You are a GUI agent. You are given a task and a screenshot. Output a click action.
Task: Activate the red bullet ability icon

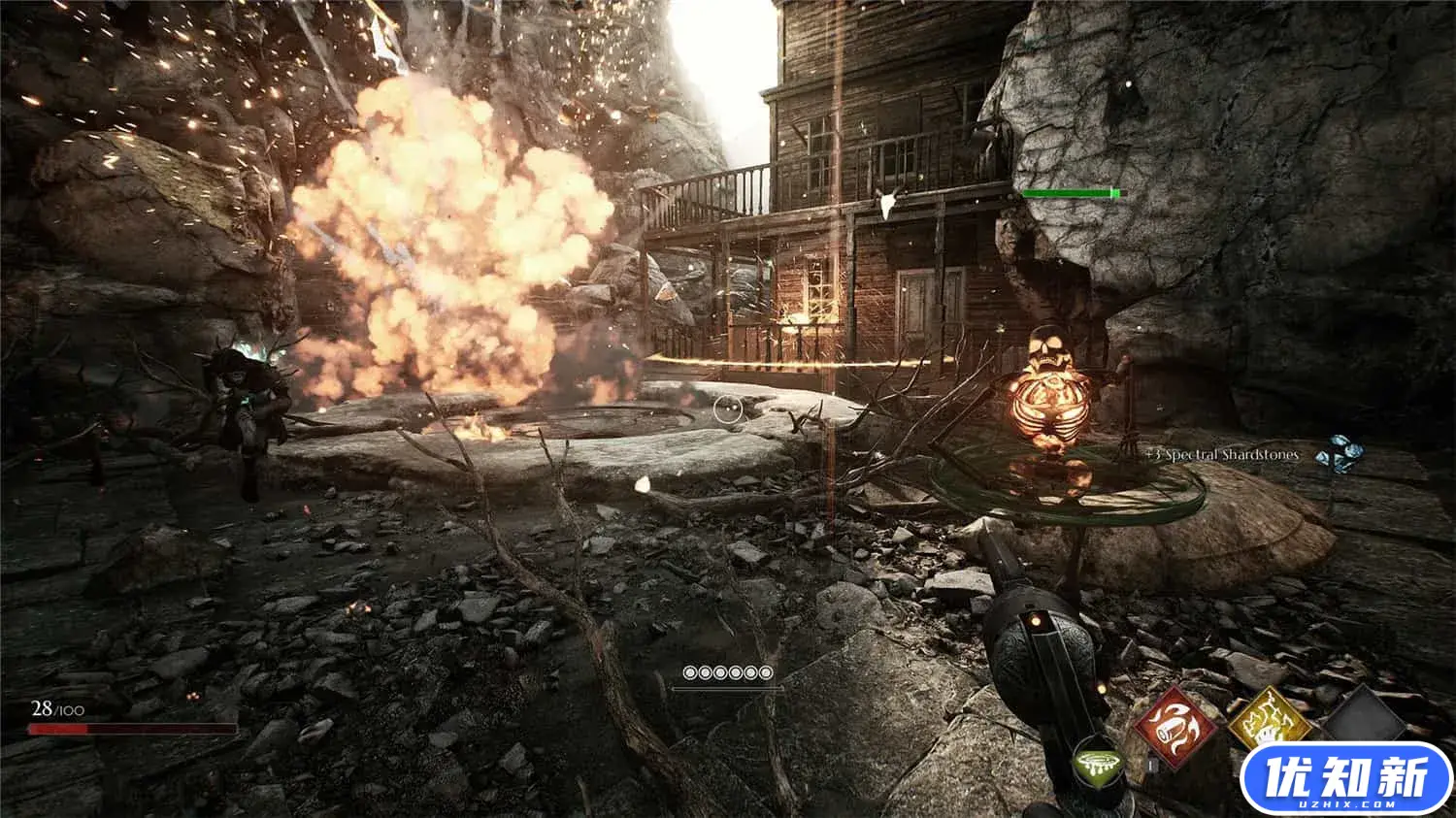[1176, 726]
